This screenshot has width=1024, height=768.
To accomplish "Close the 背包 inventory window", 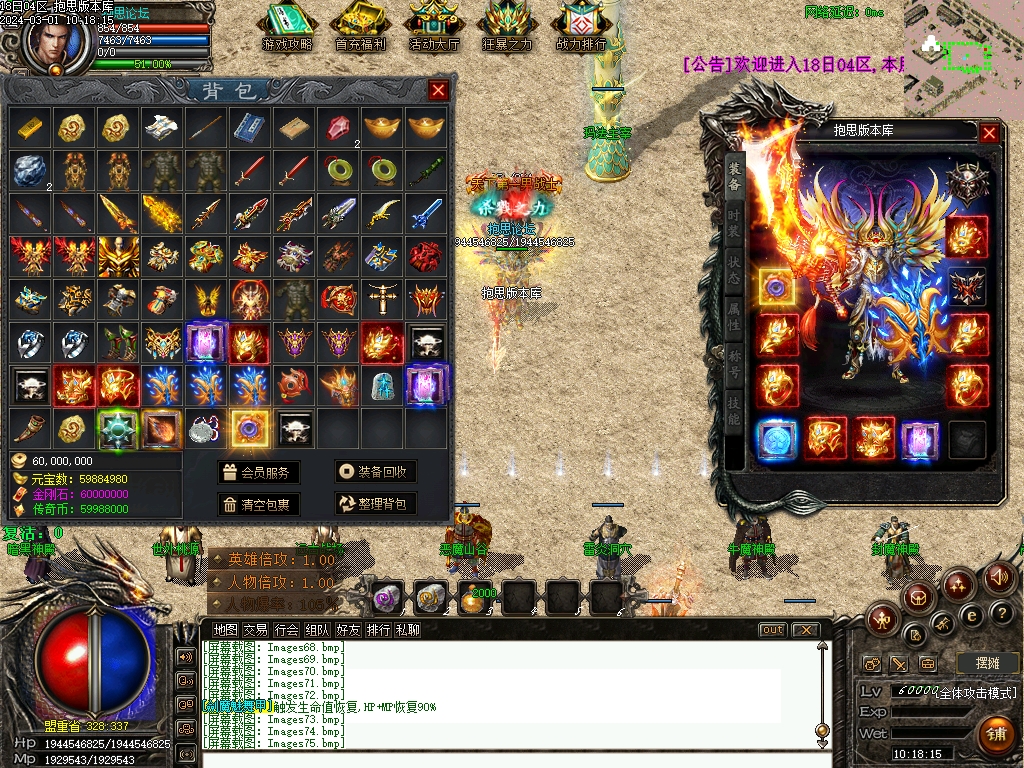I will click(438, 91).
